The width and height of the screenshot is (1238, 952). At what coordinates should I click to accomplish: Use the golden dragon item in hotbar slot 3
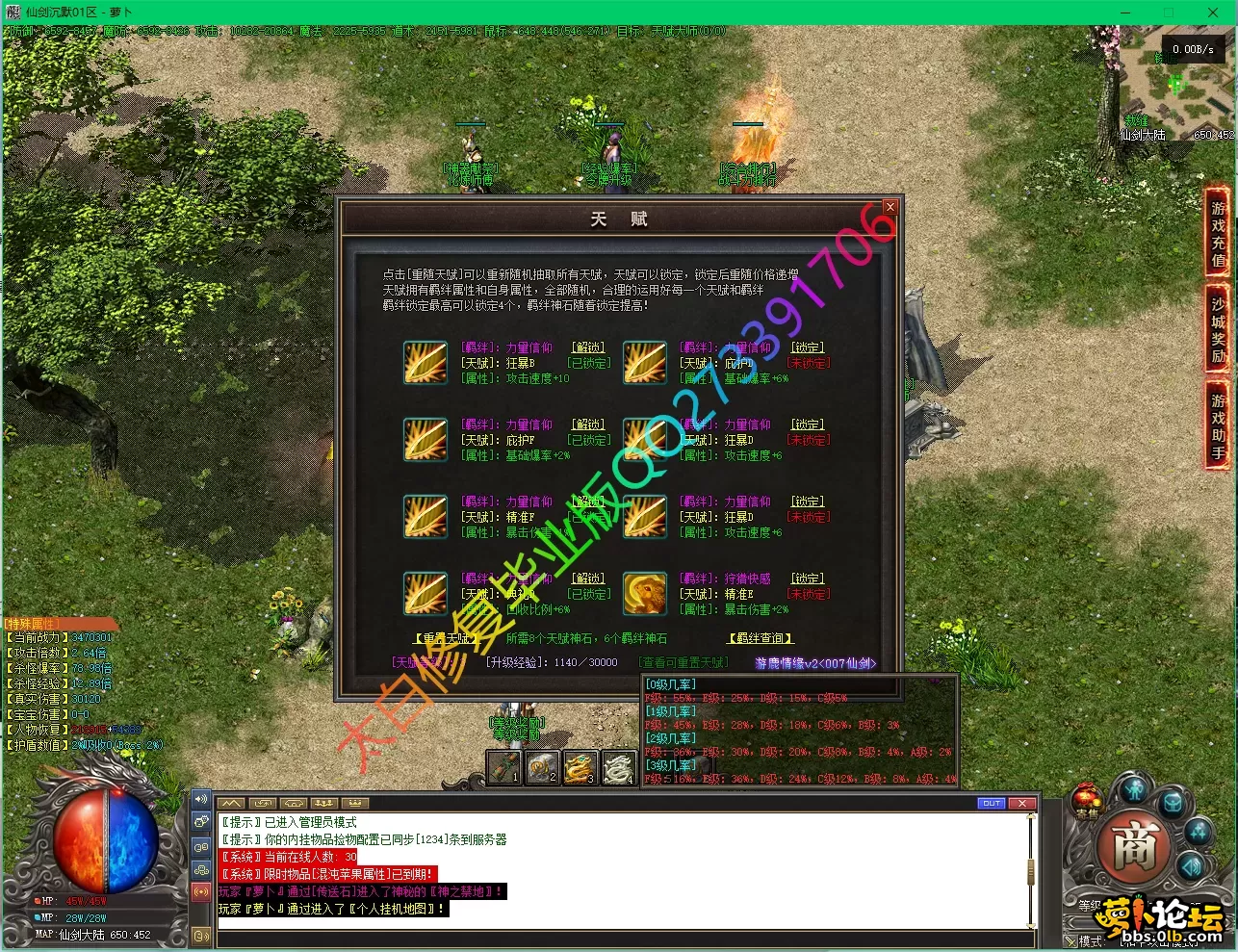pyautogui.click(x=580, y=768)
